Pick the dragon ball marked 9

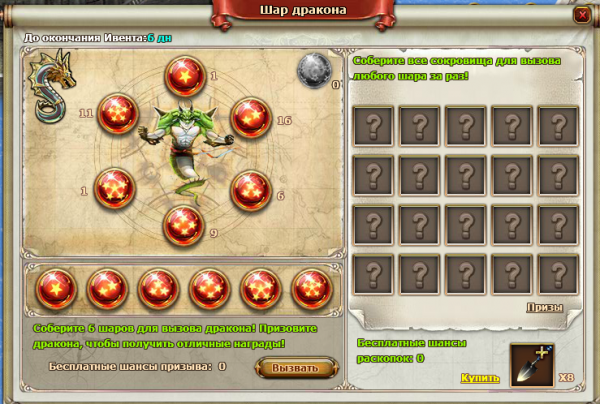[184, 225]
